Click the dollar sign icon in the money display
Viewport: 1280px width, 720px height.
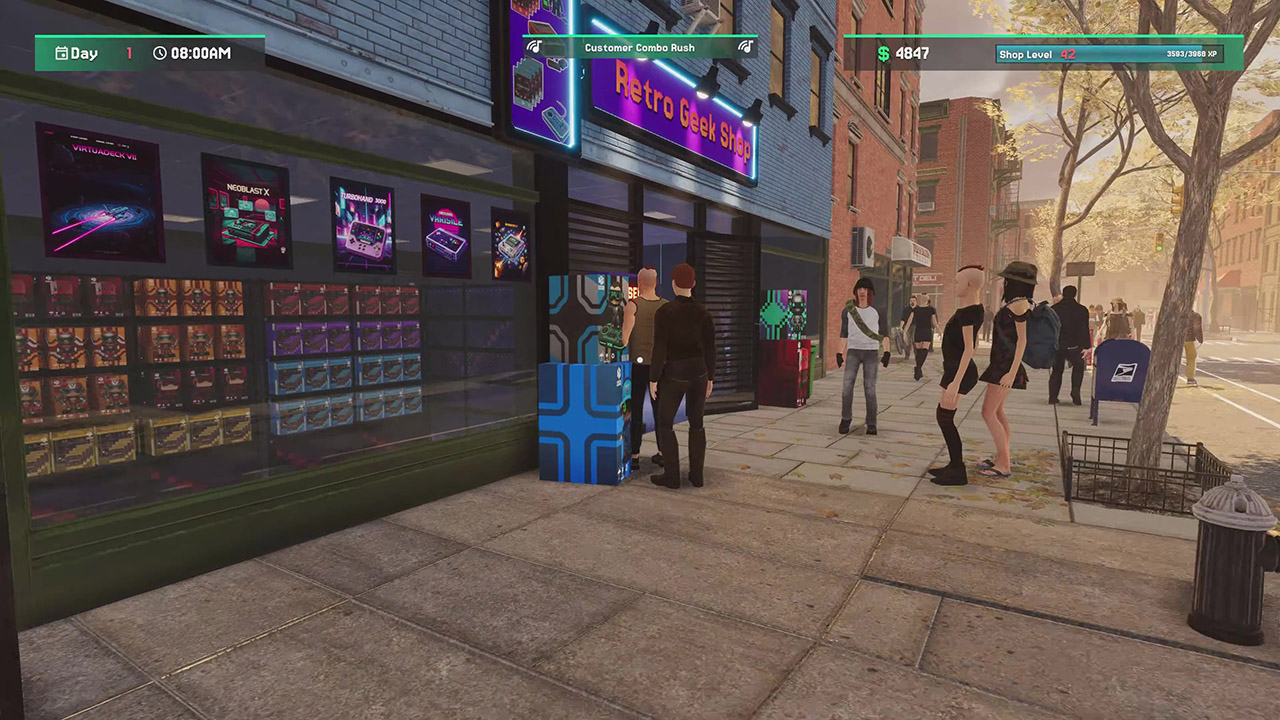click(x=883, y=51)
